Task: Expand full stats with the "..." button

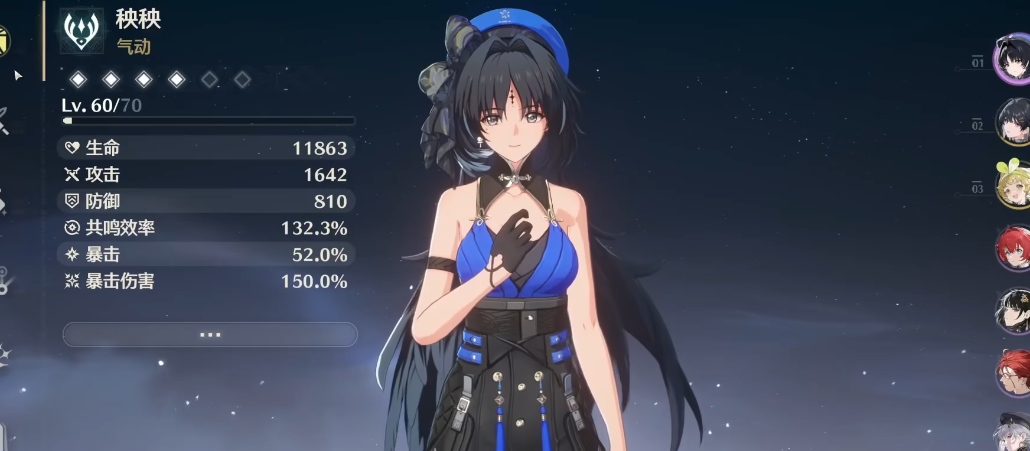Action: click(x=209, y=334)
